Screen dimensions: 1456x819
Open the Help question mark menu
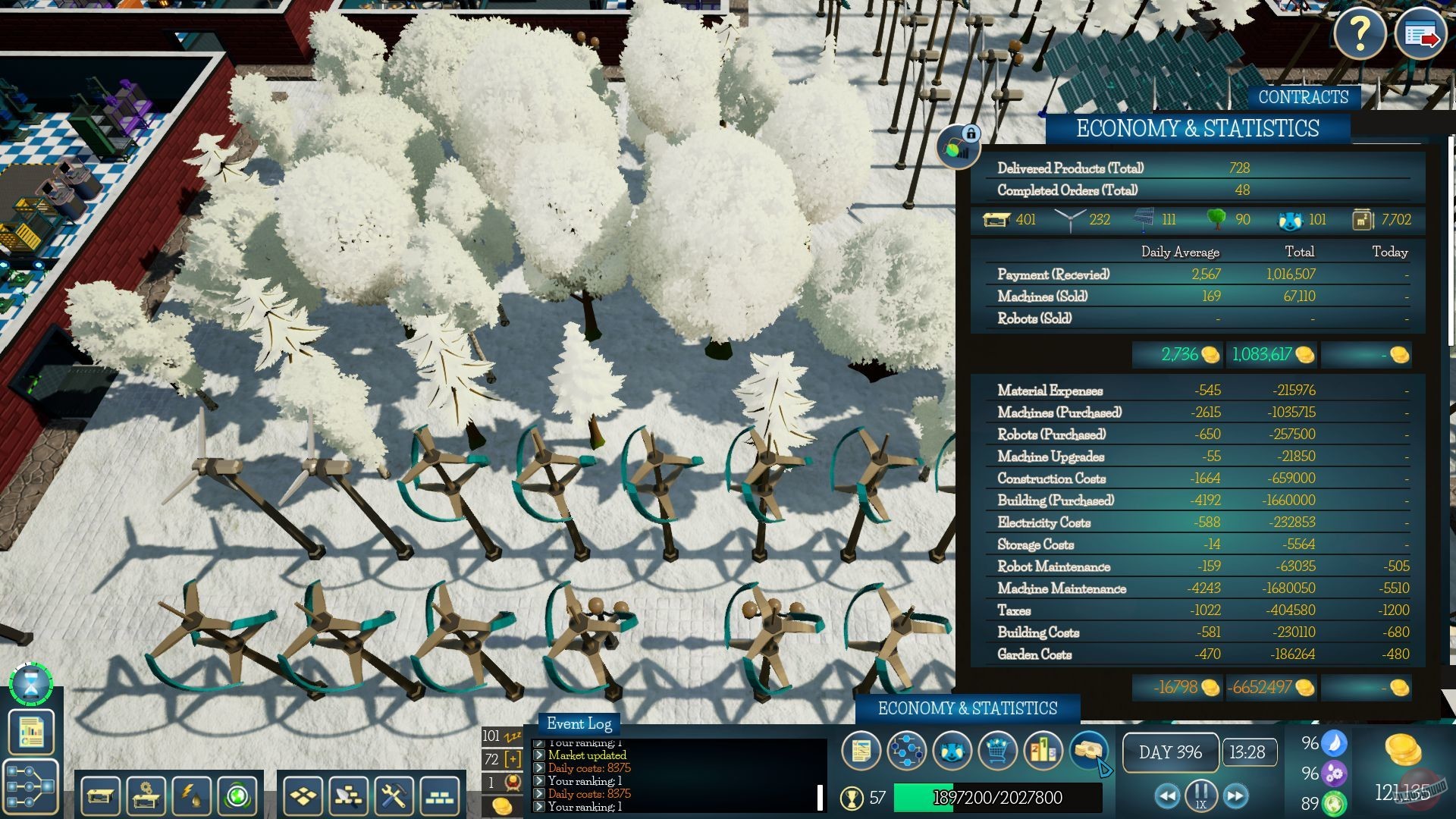1362,33
